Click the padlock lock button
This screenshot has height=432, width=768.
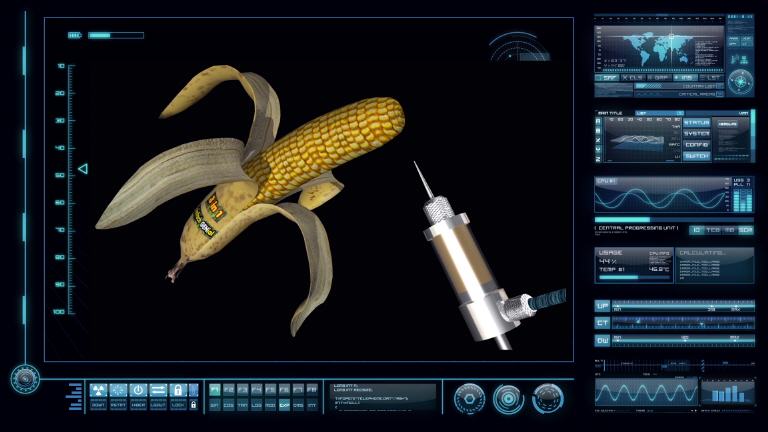point(177,390)
